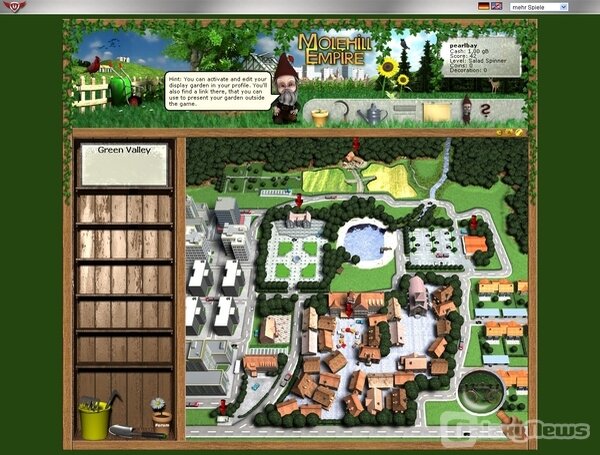This screenshot has height=455, width=600.
Task: Select the marked farmhouse beside the yellow fields
Action: pyautogui.click(x=353, y=158)
